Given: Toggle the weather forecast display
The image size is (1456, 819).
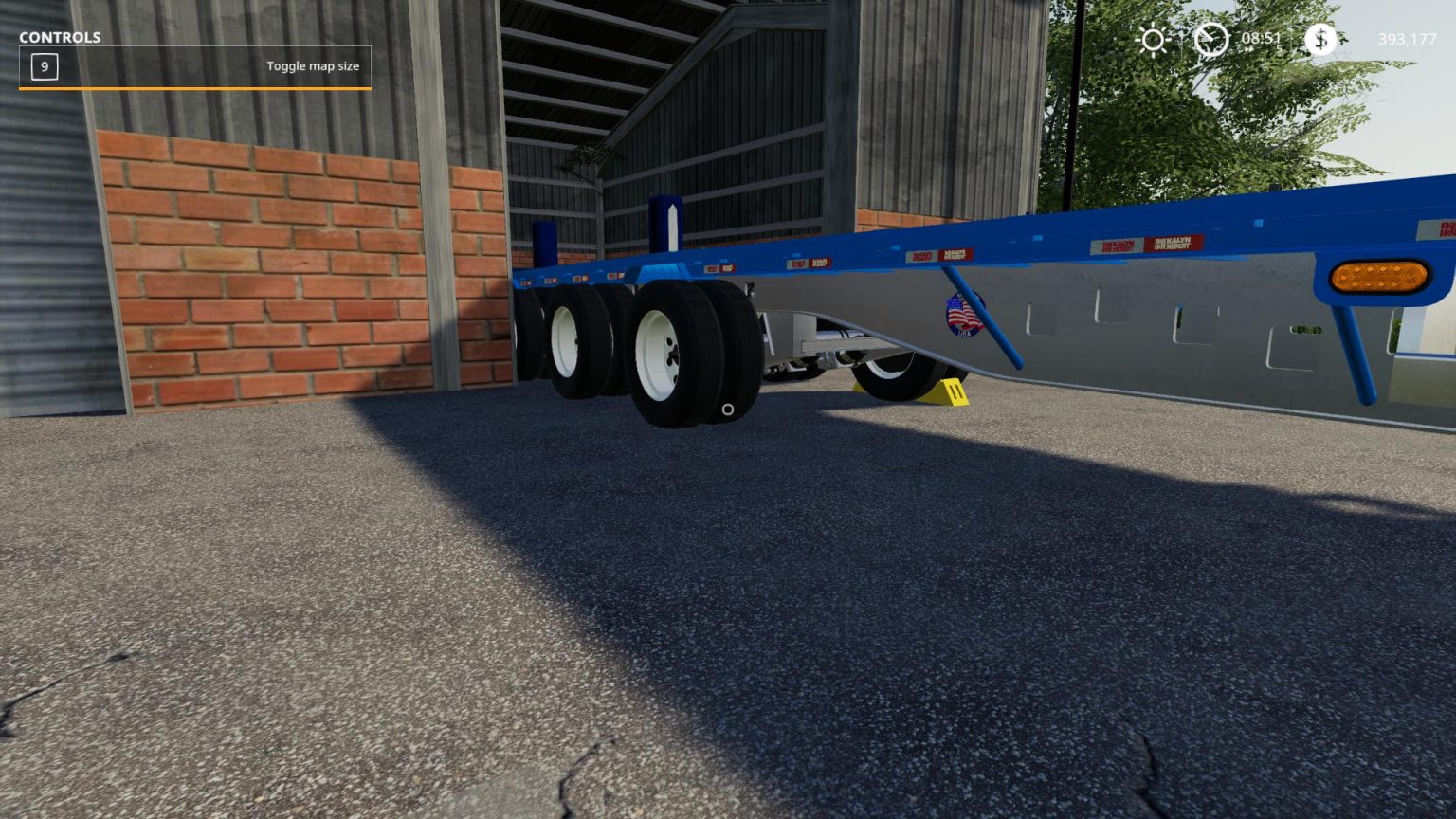Looking at the screenshot, I should coord(1154,41).
